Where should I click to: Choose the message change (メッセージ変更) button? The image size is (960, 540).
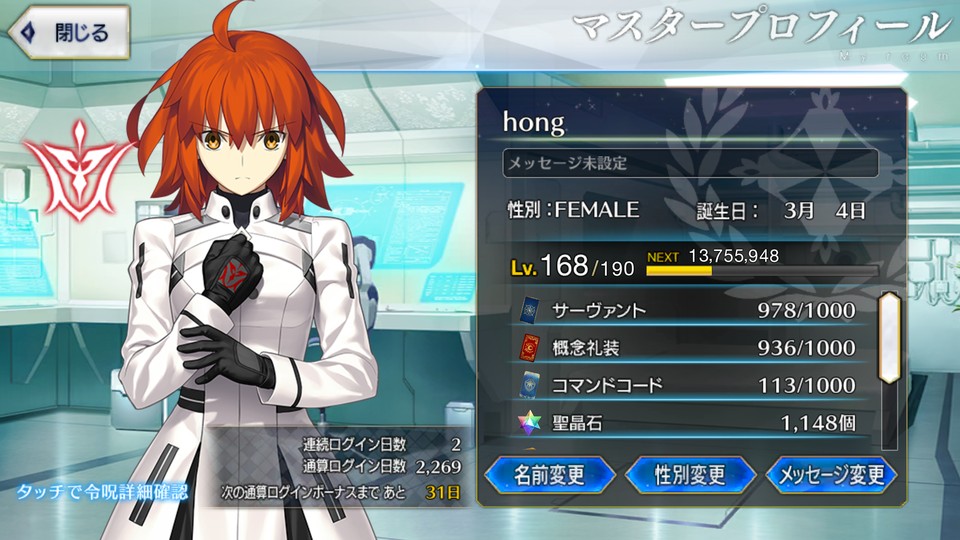click(x=831, y=475)
